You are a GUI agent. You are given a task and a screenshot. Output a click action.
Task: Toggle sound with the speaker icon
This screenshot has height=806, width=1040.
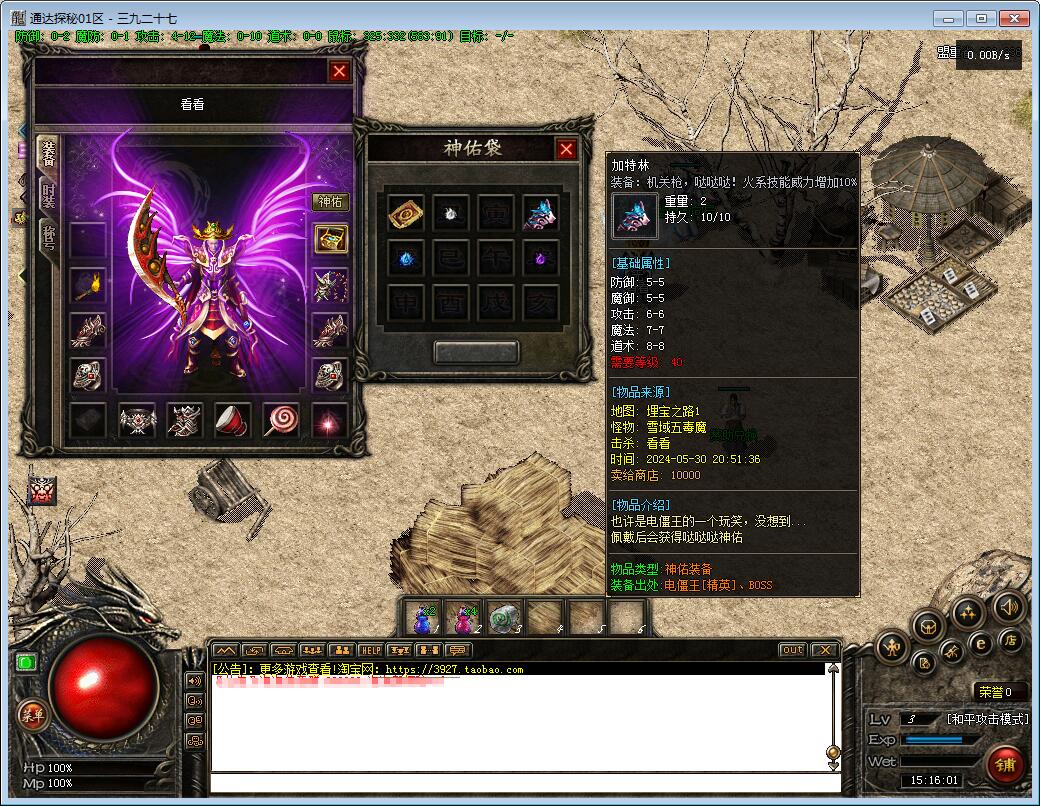(x=1009, y=606)
